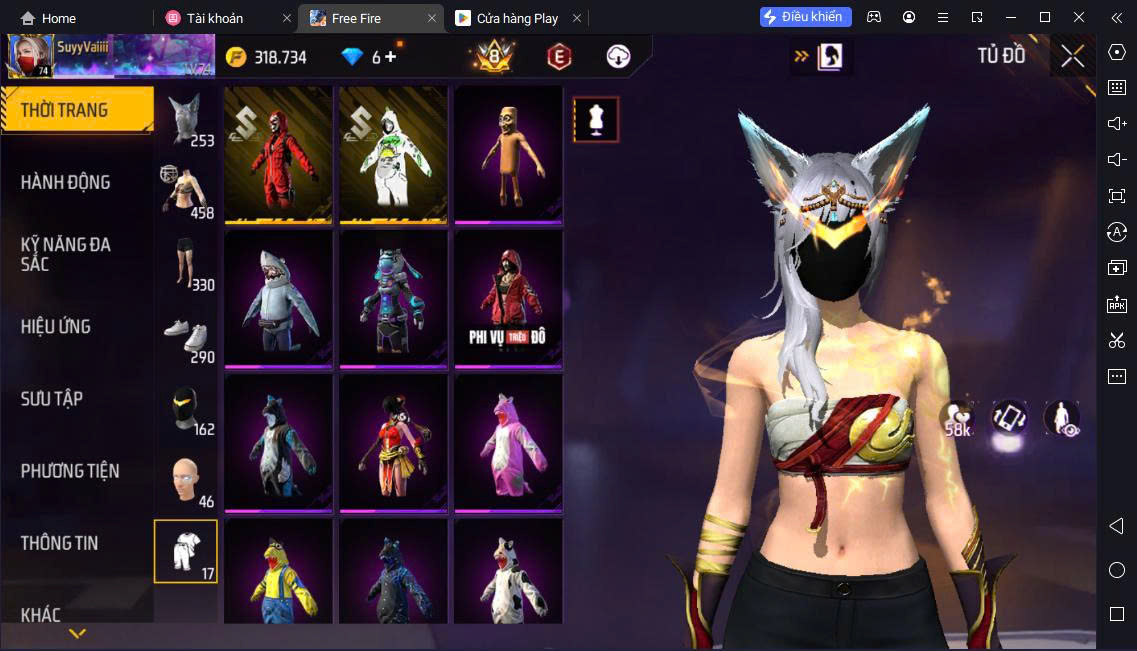Choose the red hooded skull outfit
Image resolution: width=1137 pixels, height=651 pixels.
point(278,153)
